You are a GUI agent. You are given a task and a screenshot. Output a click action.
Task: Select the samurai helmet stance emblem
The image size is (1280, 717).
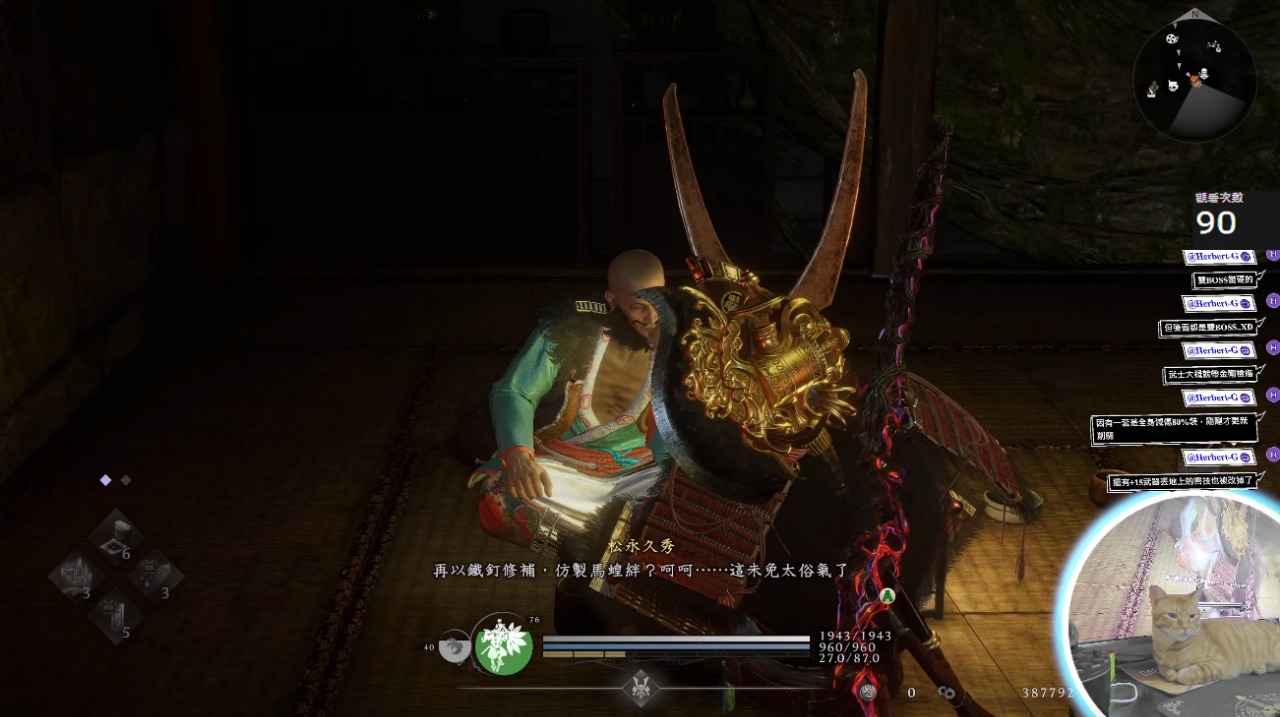click(x=640, y=687)
